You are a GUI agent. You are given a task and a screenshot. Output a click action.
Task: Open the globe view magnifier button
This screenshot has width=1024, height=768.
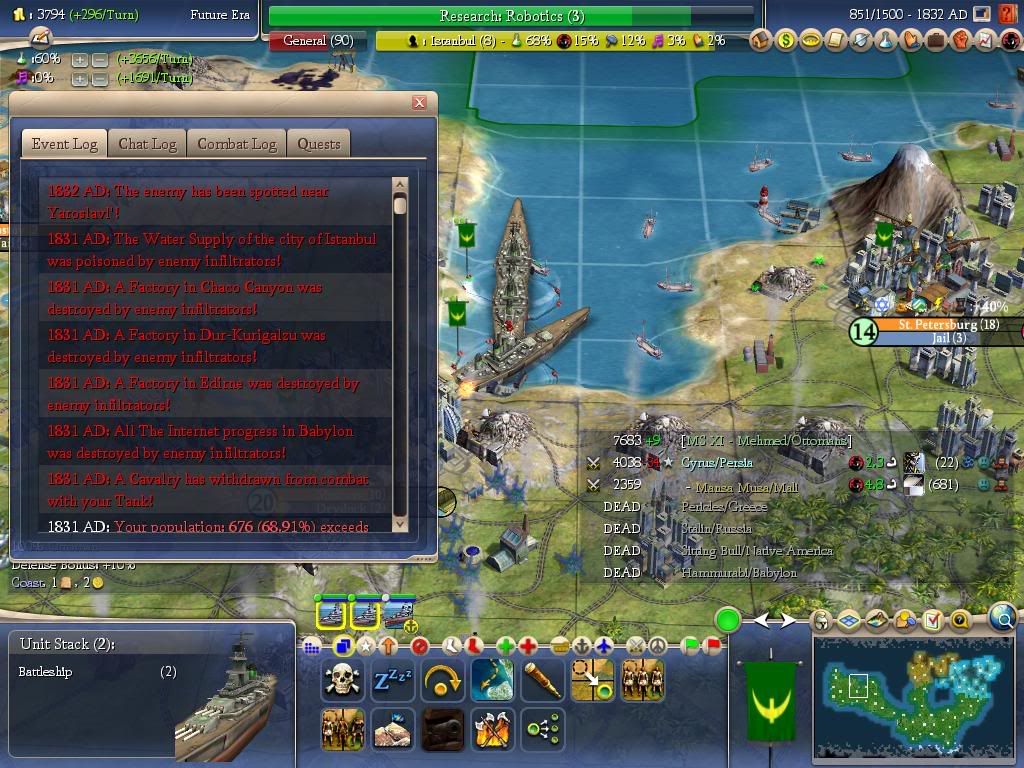click(x=1002, y=619)
